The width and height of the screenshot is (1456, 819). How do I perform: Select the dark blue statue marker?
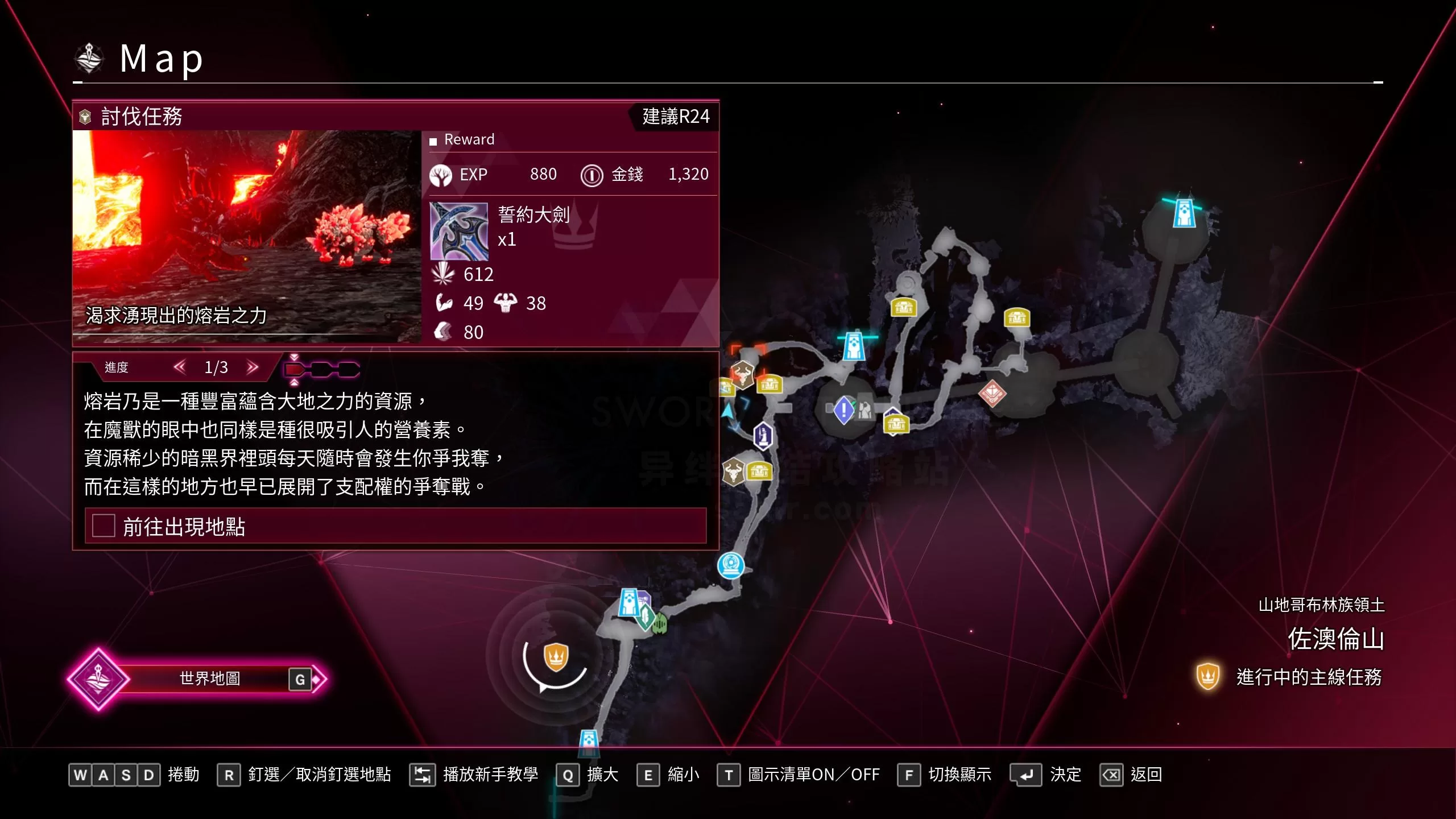point(763,436)
